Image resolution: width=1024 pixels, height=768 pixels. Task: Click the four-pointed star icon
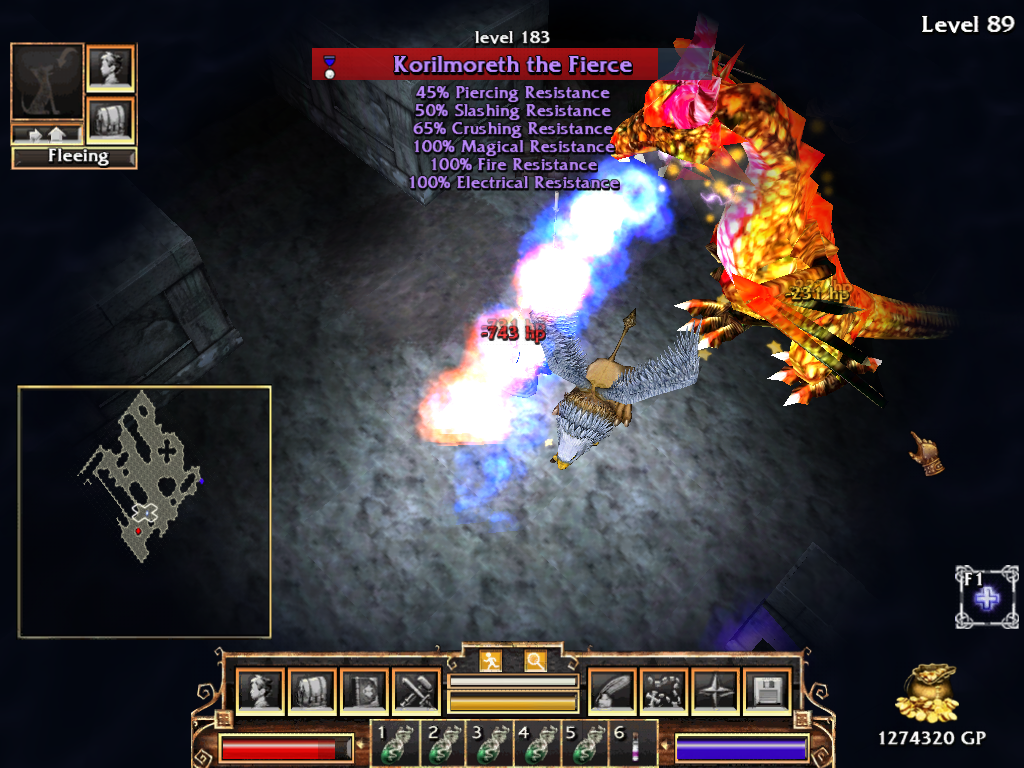(715, 691)
